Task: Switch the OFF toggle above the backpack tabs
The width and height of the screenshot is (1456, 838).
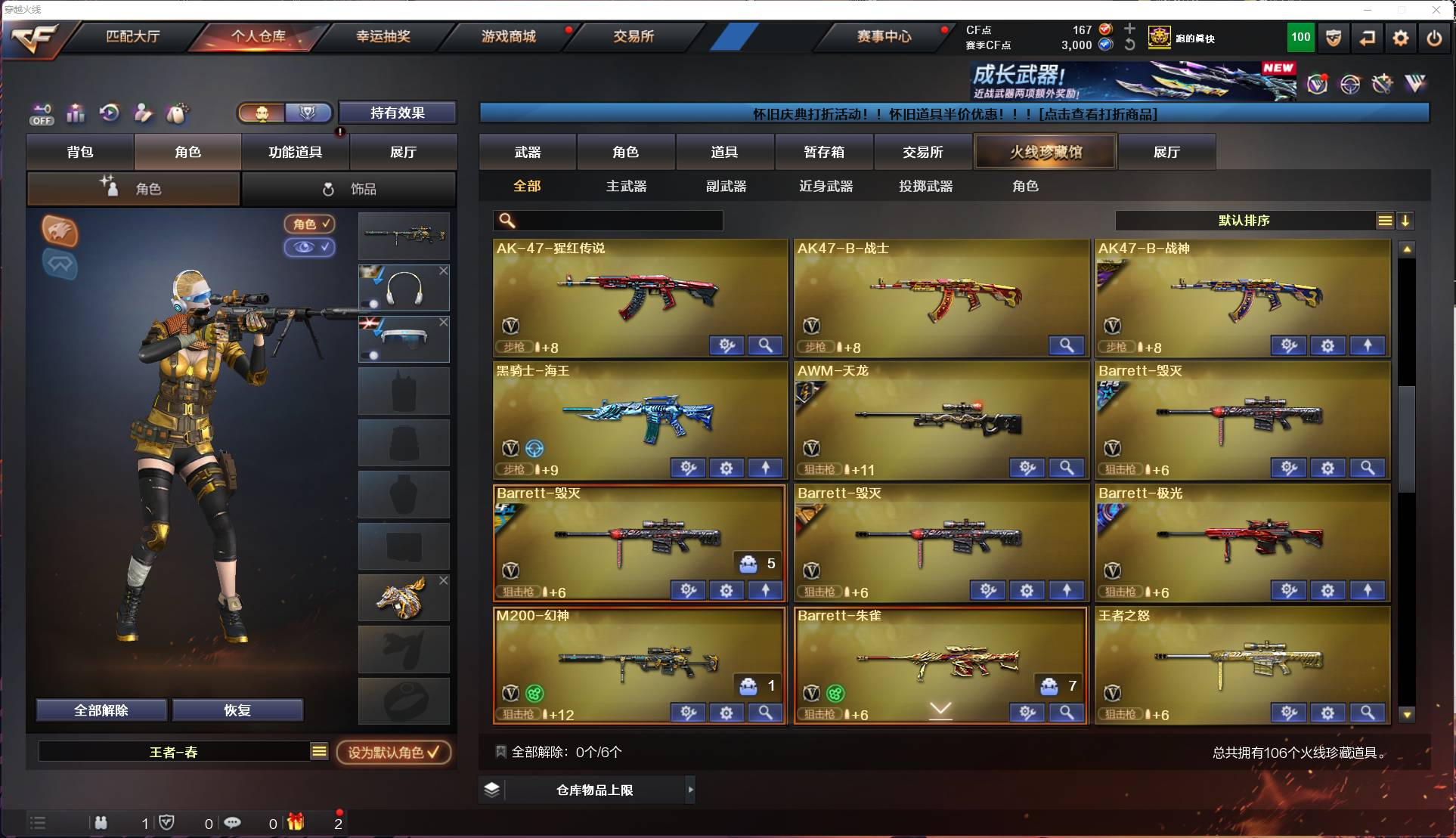Action: point(42,113)
